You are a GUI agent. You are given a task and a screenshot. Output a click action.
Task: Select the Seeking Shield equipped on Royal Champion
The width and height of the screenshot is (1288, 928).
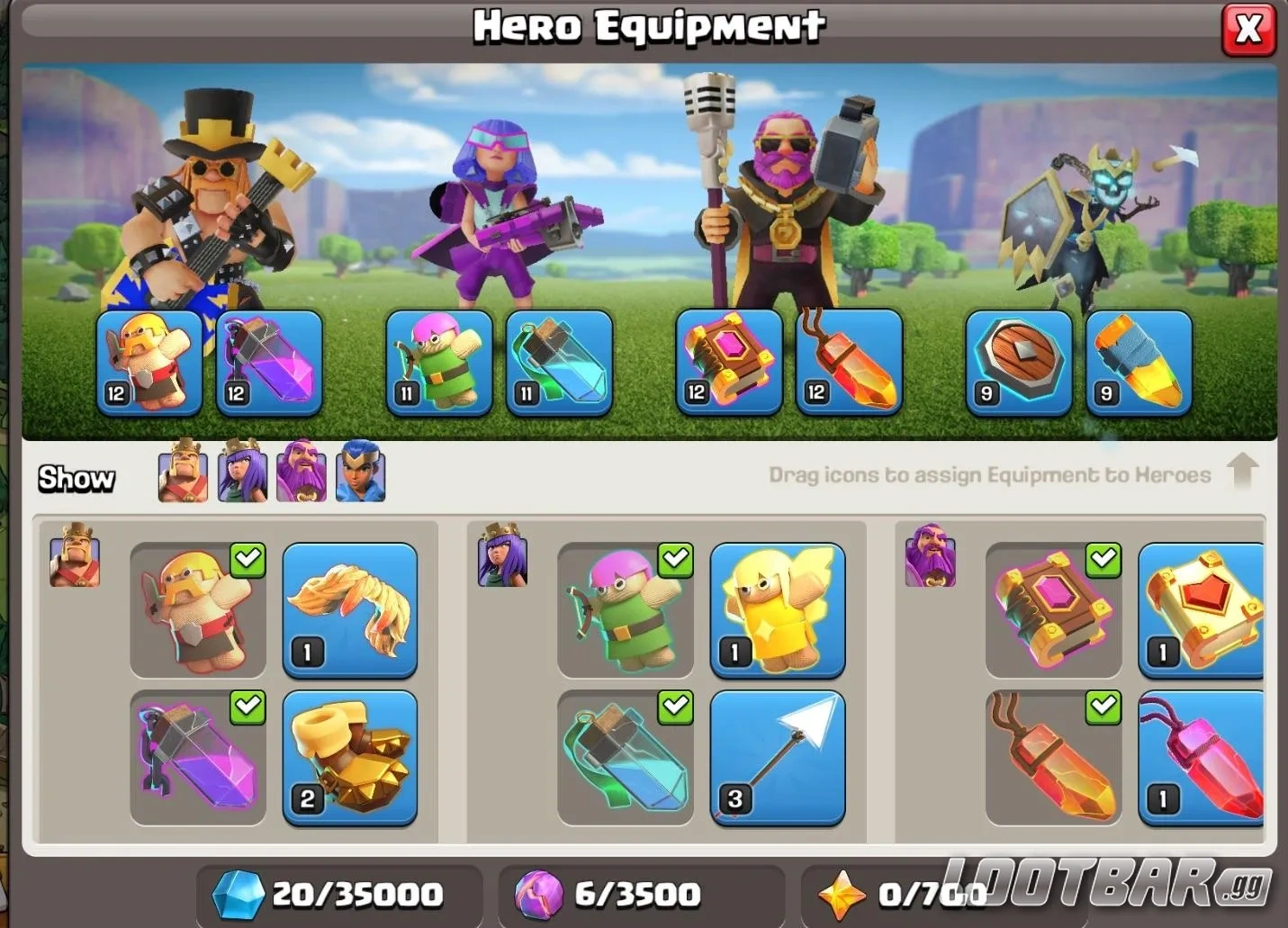tap(1019, 363)
